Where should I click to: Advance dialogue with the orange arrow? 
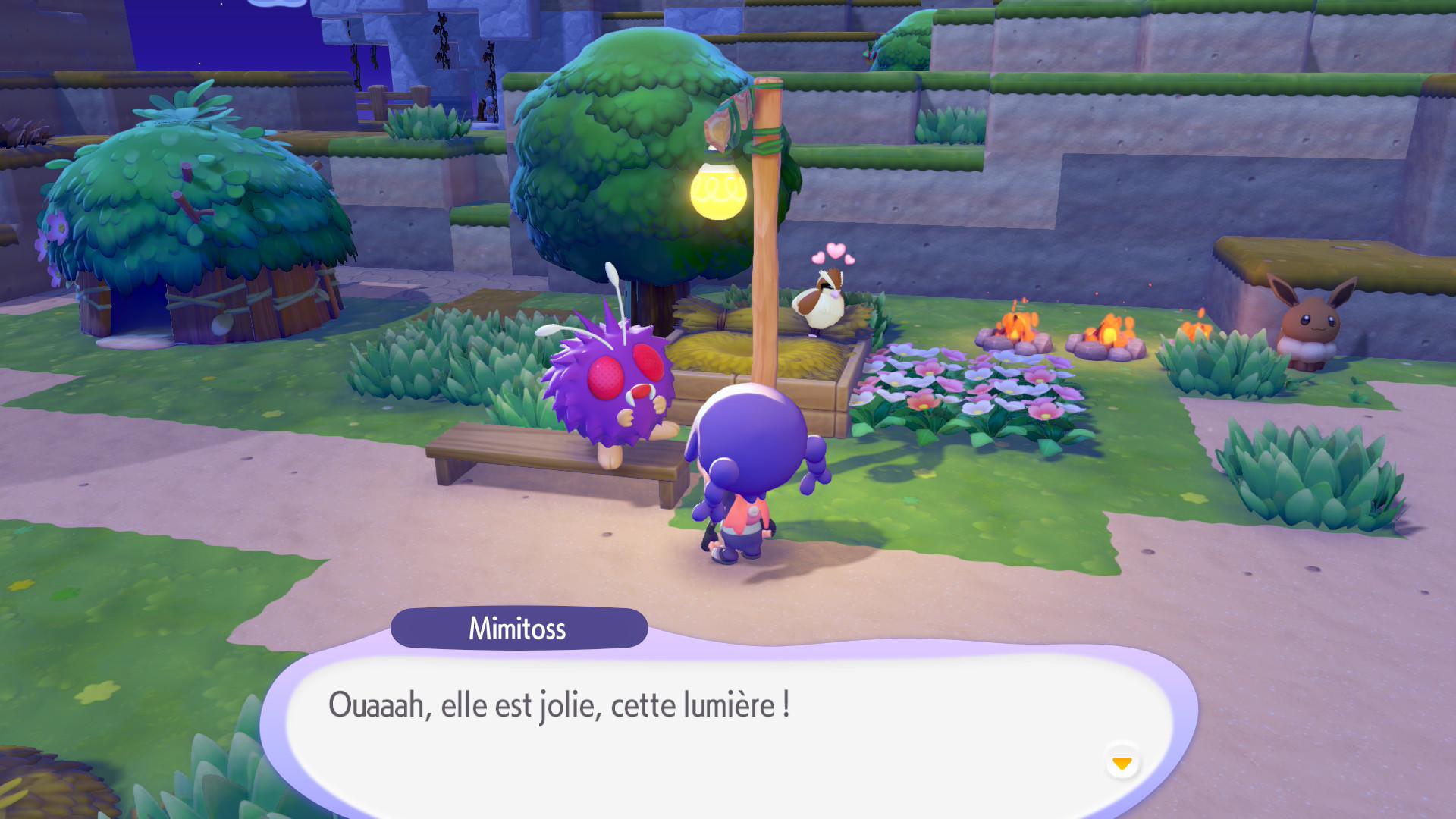(1122, 762)
